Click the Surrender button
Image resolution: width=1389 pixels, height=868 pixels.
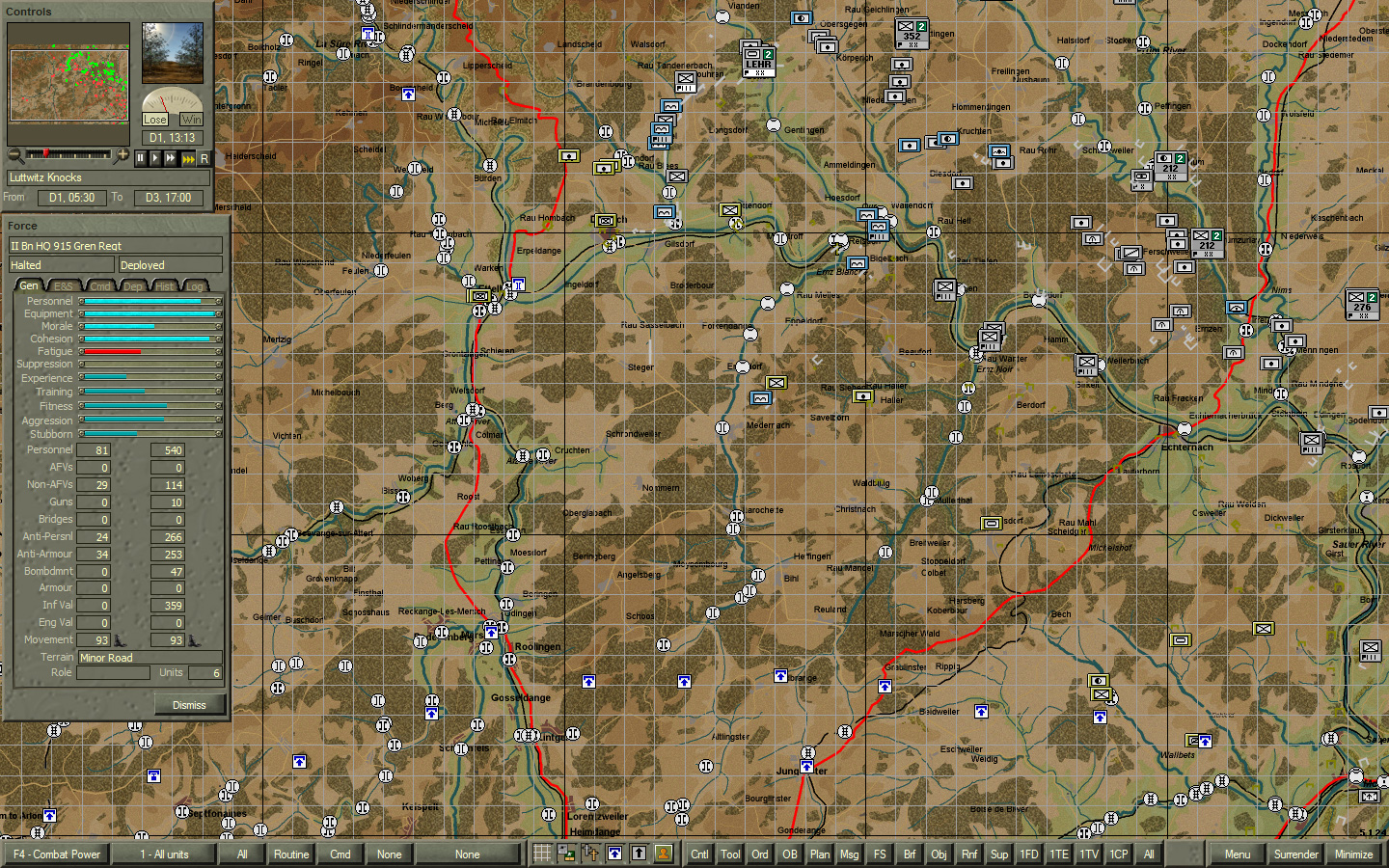coord(1295,854)
